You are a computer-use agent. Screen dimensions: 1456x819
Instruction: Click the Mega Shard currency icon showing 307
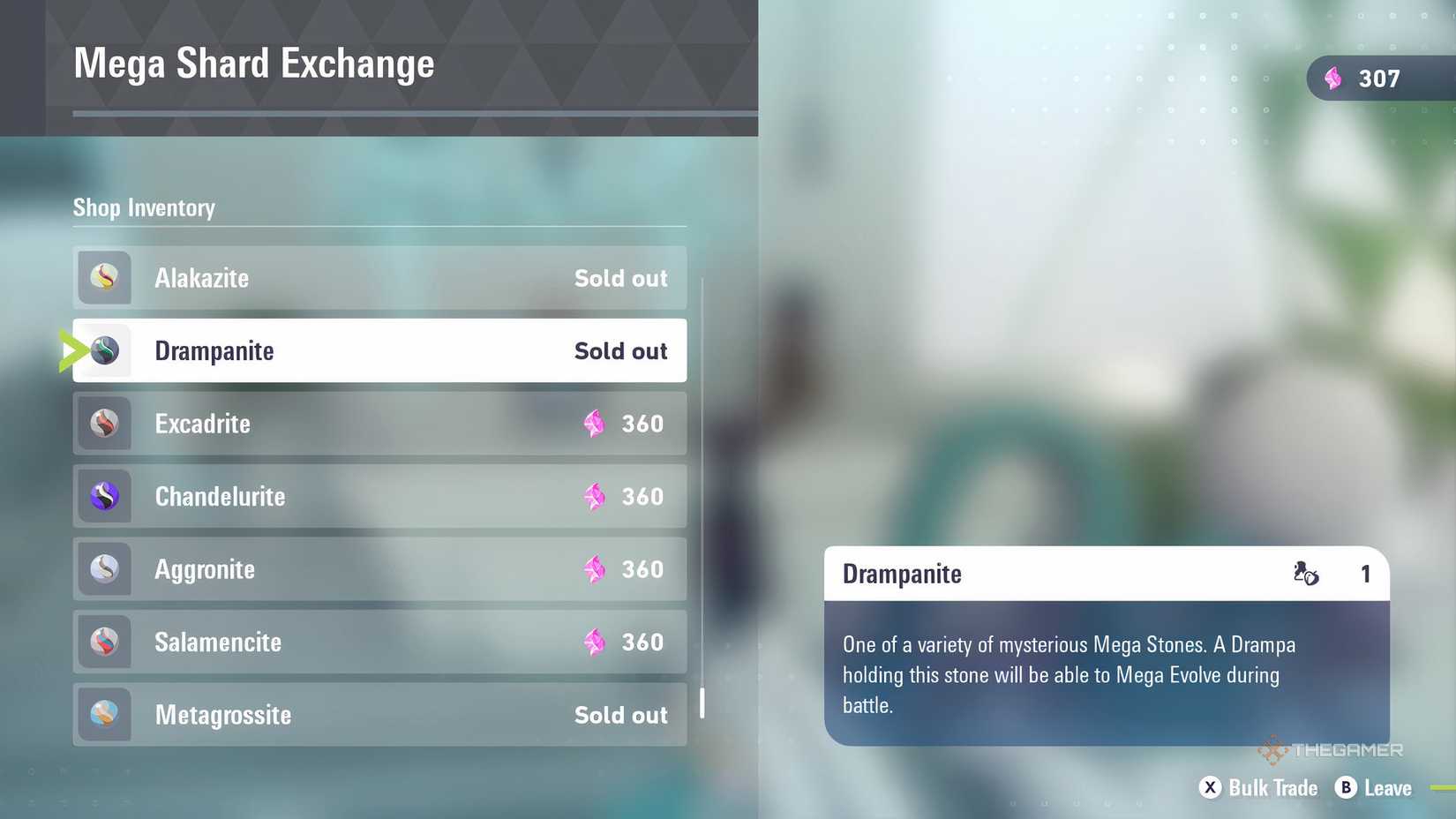(x=1332, y=78)
